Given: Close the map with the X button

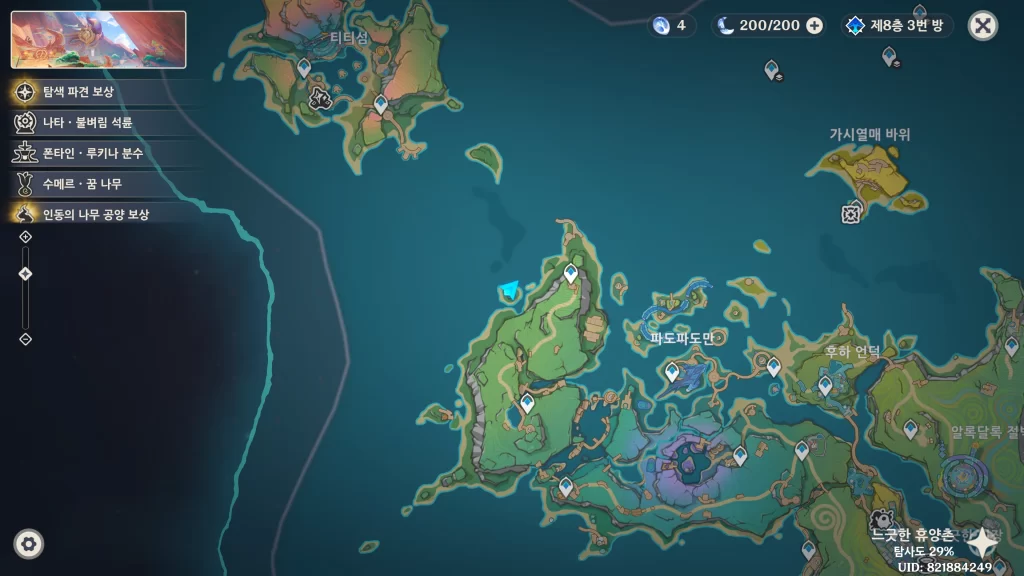Looking at the screenshot, I should pos(983,26).
